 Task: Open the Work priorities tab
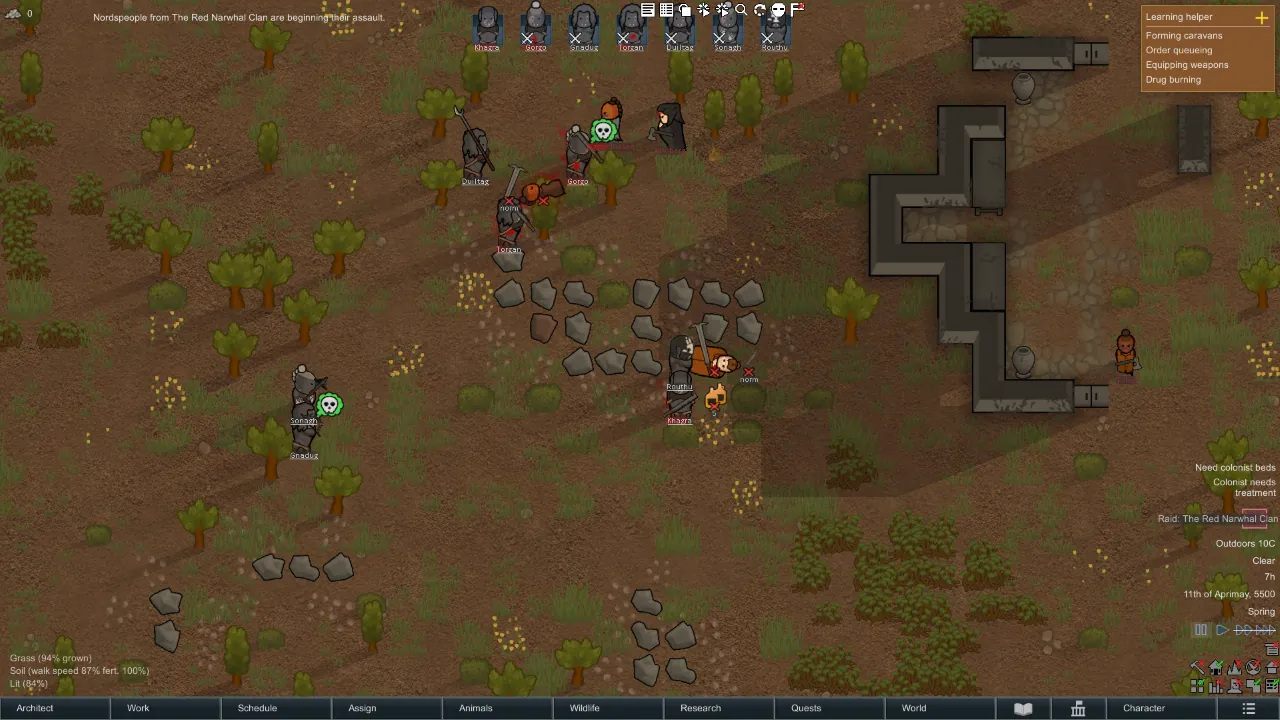138,708
